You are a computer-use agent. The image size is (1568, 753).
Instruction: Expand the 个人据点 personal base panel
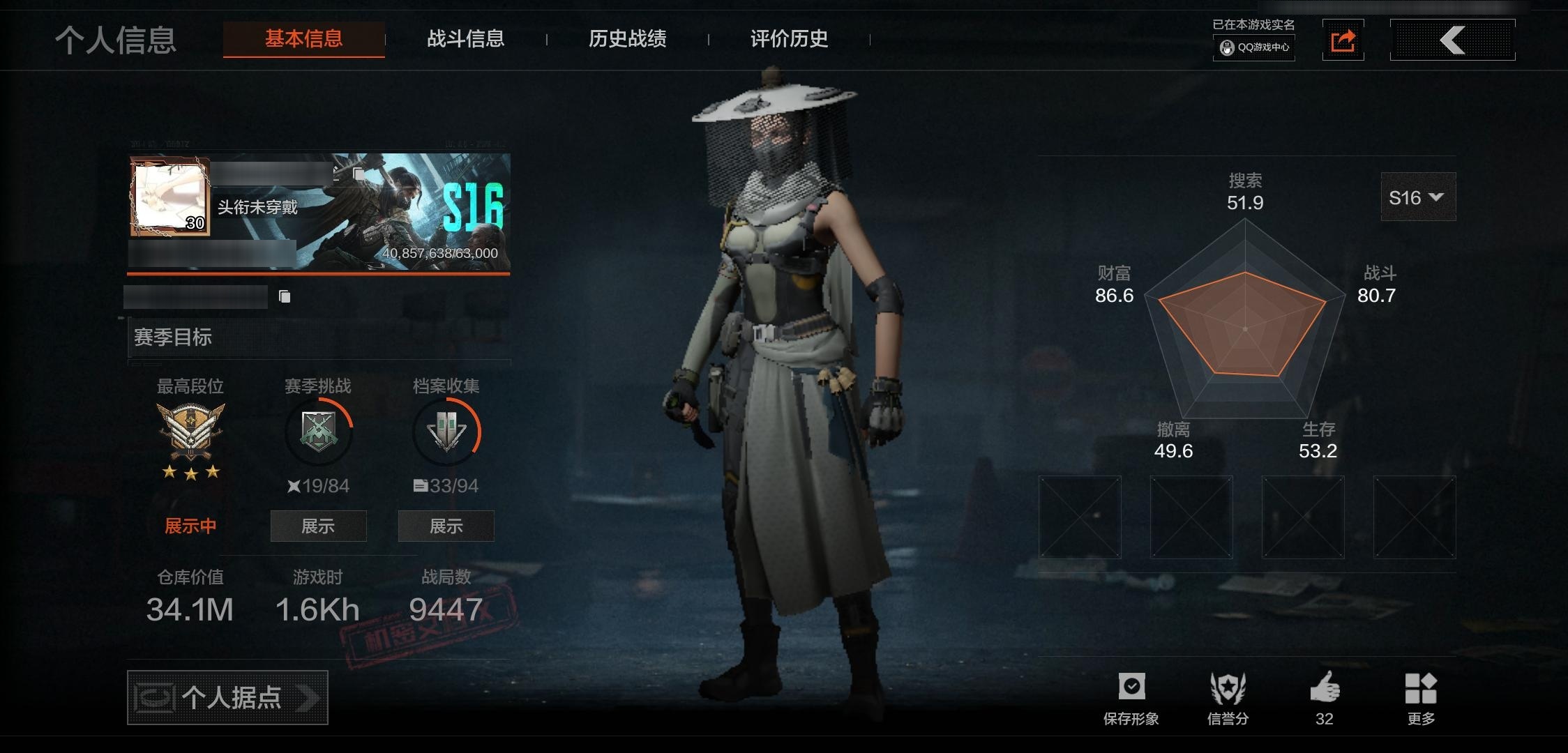point(227,697)
